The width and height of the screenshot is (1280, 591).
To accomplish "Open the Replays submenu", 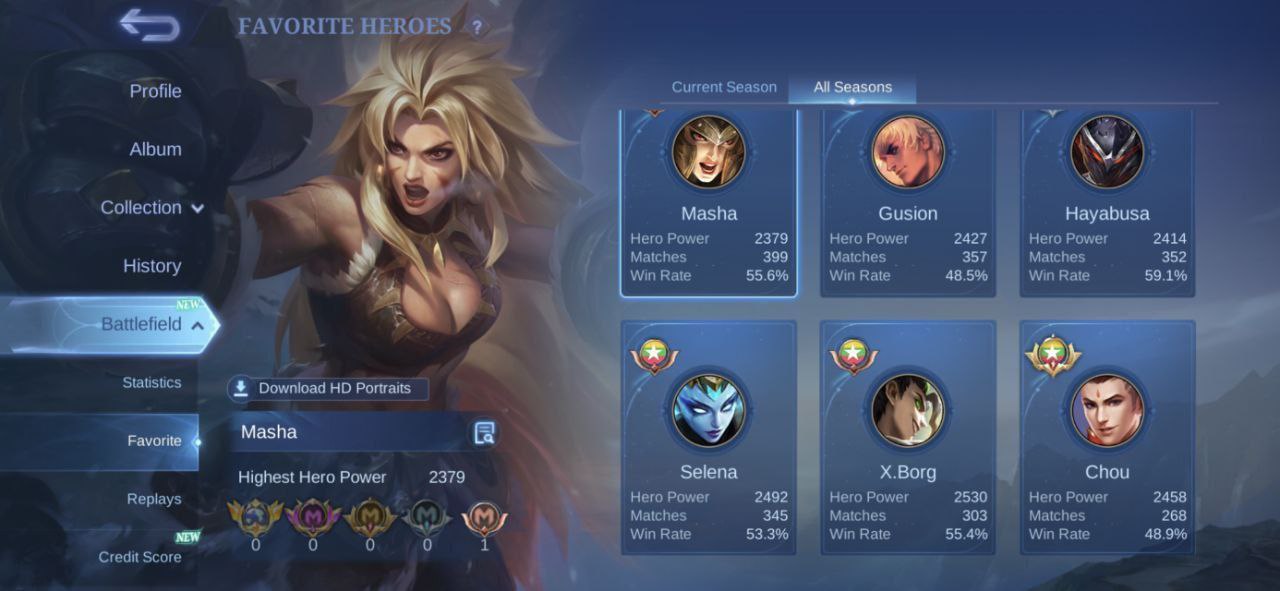I will [154, 499].
